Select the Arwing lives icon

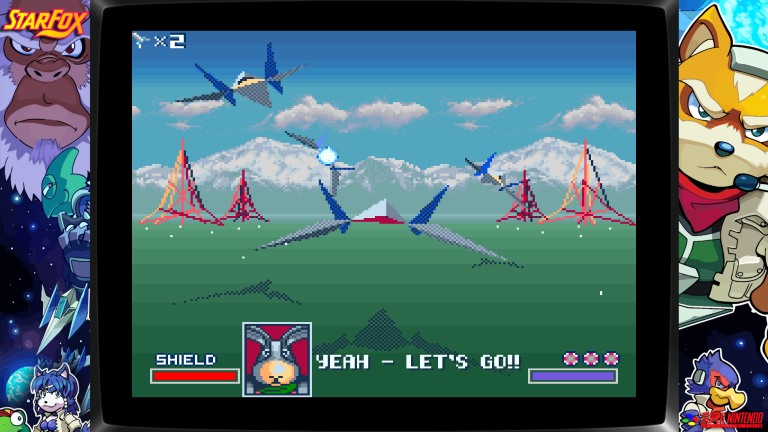point(141,41)
